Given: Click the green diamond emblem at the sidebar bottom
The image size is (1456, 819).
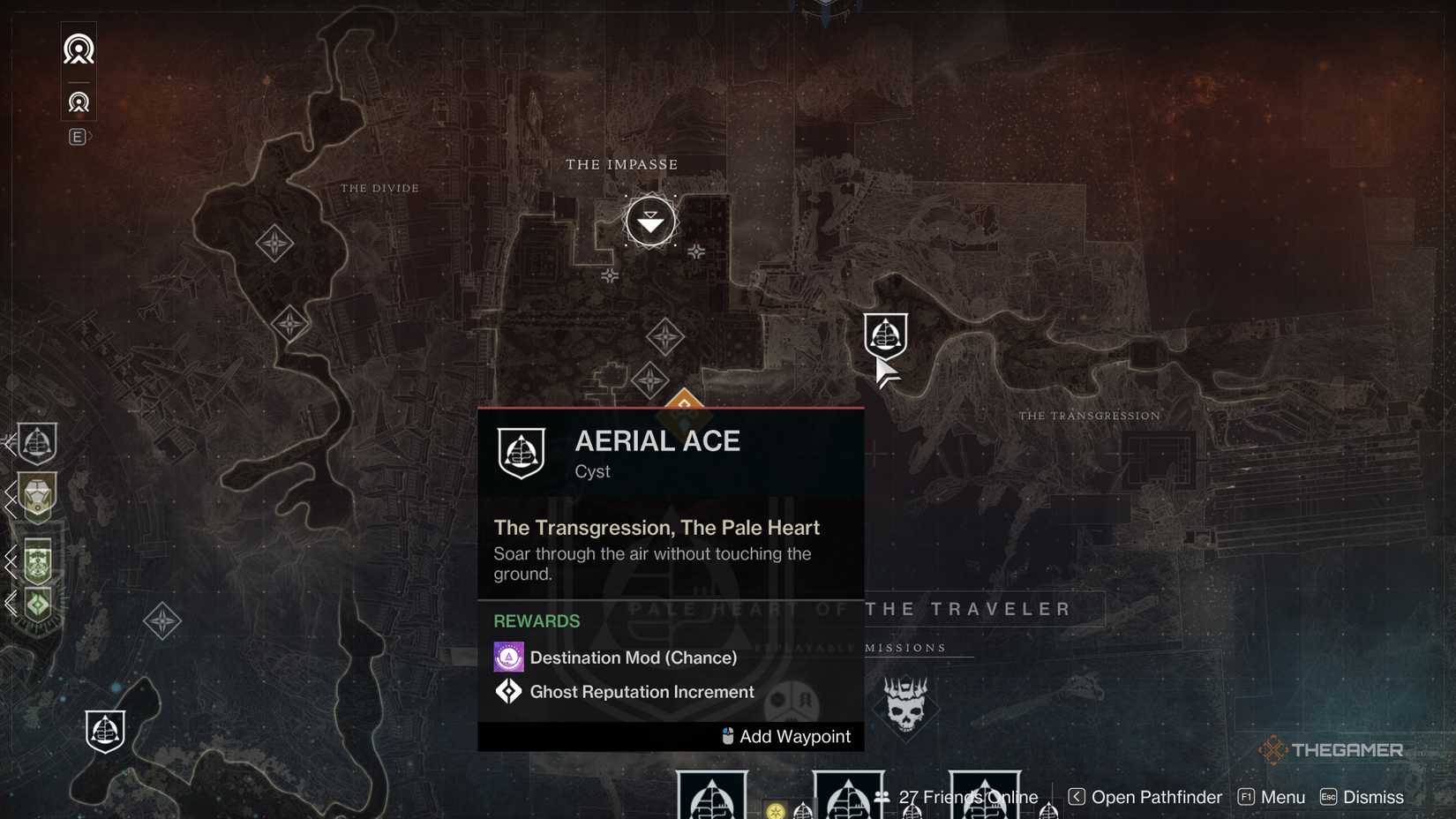Looking at the screenshot, I should pyautogui.click(x=37, y=605).
